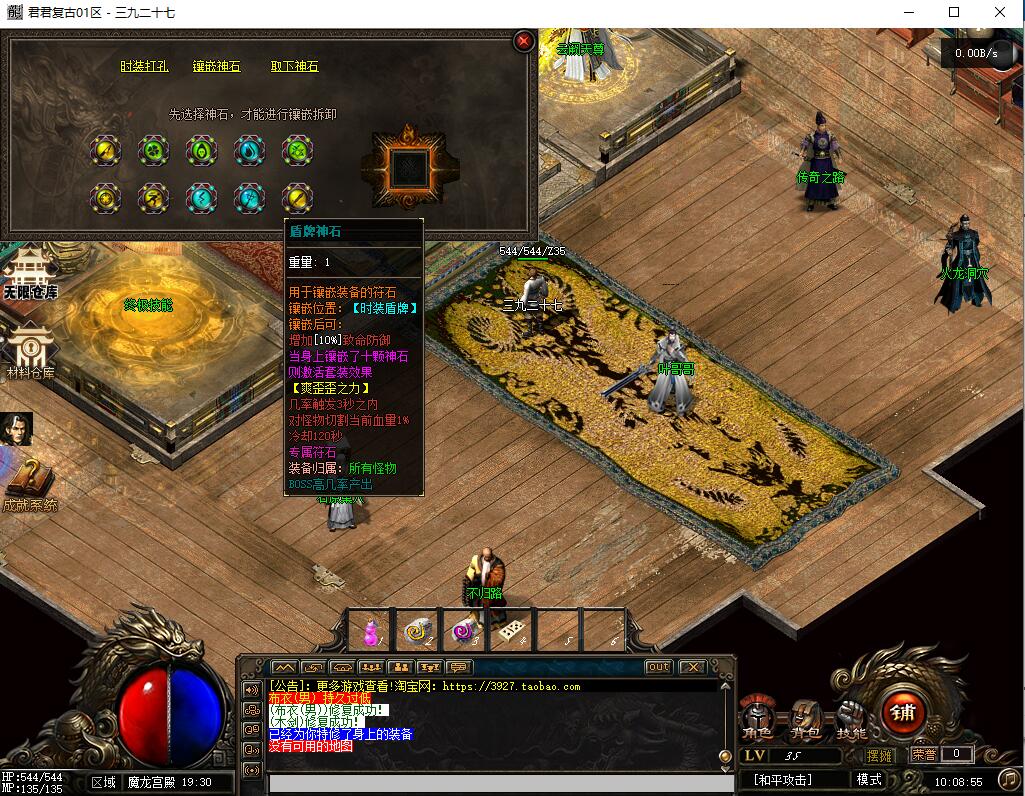
Task: Open the 材料仓库 material warehouse
Action: [29, 351]
